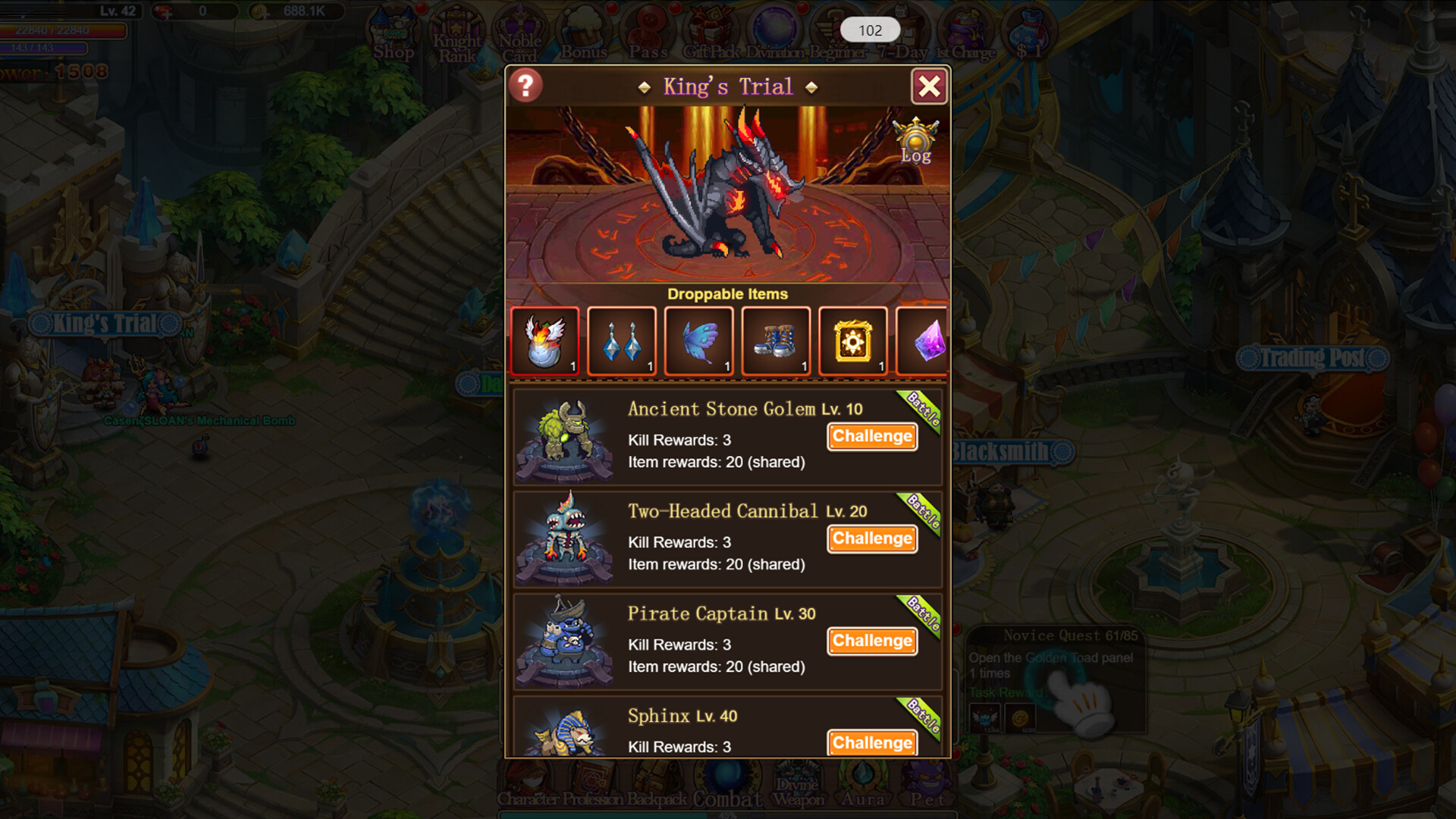Challenge the Pirate Captain
This screenshot has height=819, width=1456.
(871, 641)
